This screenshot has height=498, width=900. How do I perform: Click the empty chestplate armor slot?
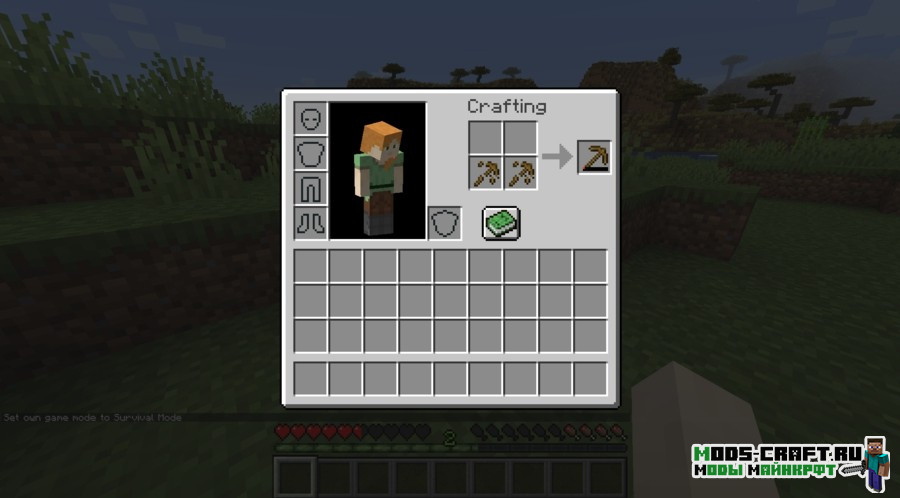click(x=311, y=153)
